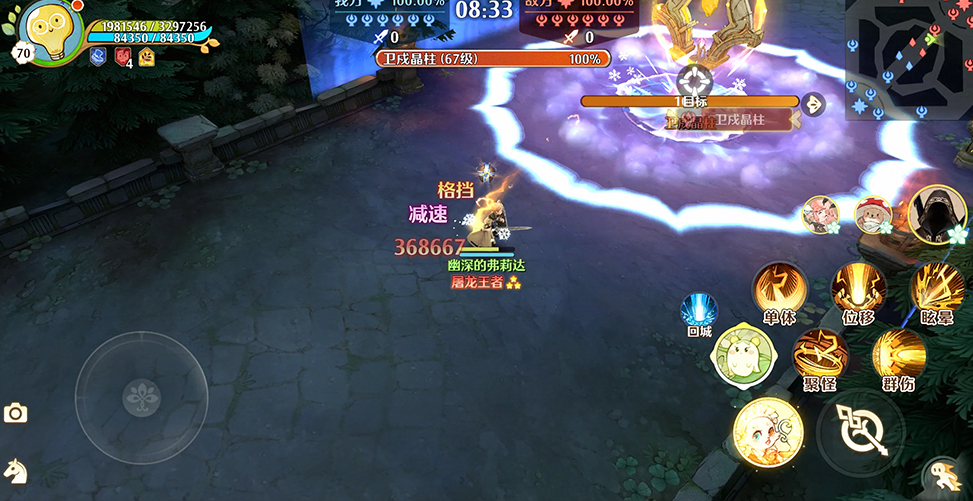The height and width of the screenshot is (501, 973).
Task: Choose the pink-haired teammate portrait
Action: tap(820, 214)
